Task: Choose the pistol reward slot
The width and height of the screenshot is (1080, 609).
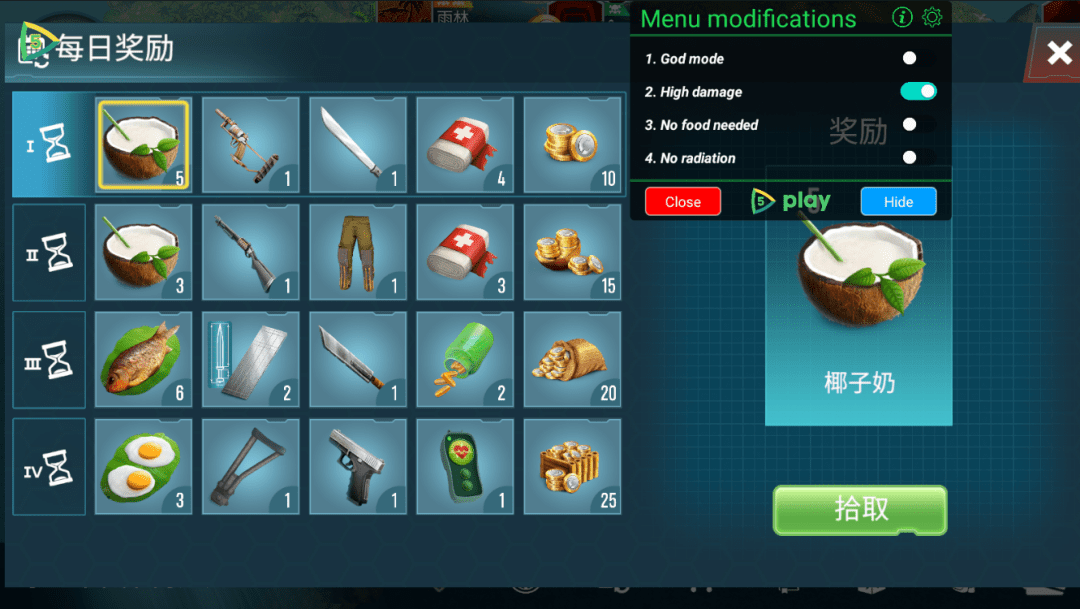Action: [x=357, y=467]
